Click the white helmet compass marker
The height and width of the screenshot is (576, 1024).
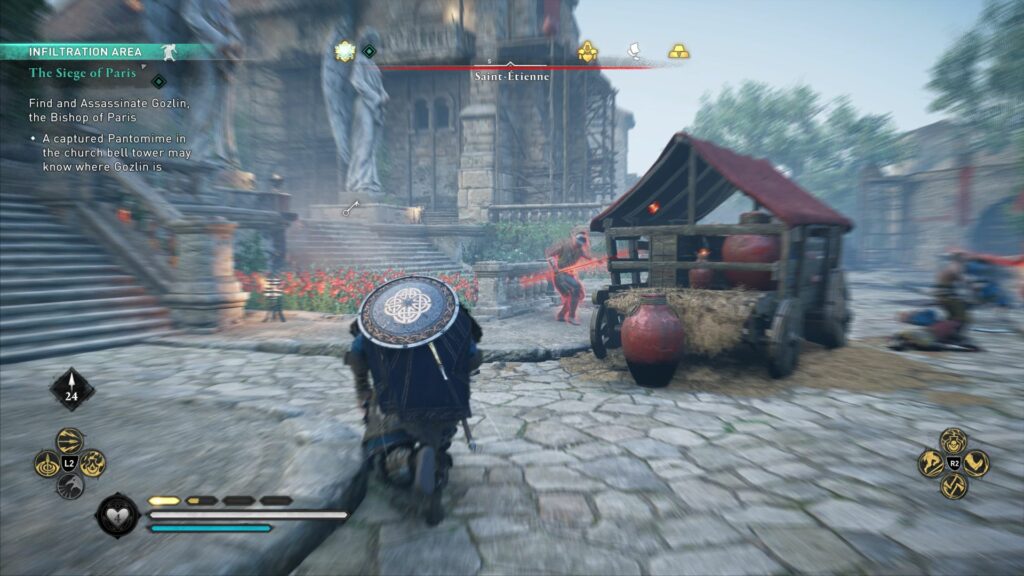click(x=633, y=51)
